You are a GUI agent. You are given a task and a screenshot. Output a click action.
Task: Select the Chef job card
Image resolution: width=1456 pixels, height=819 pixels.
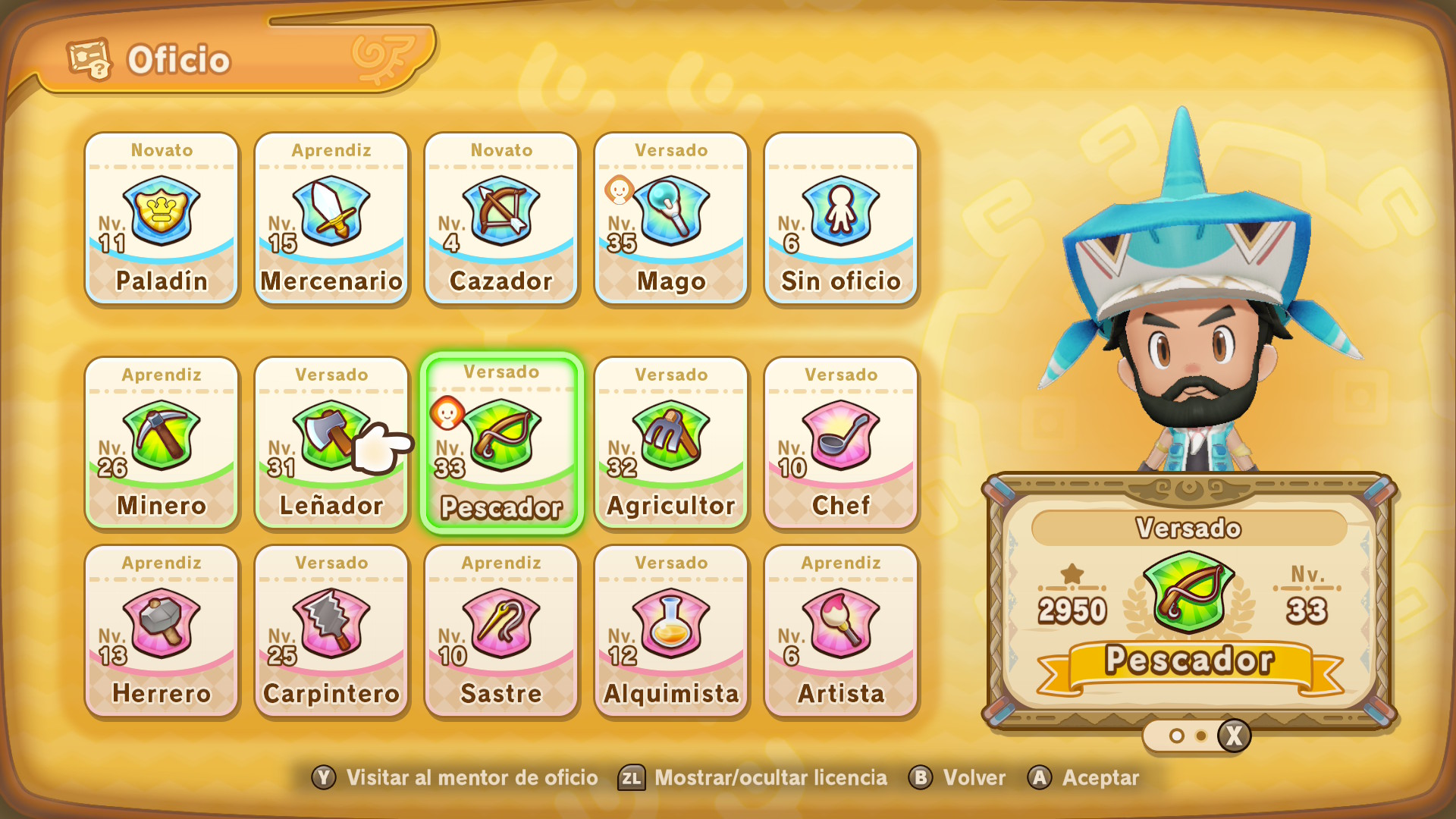tap(841, 443)
